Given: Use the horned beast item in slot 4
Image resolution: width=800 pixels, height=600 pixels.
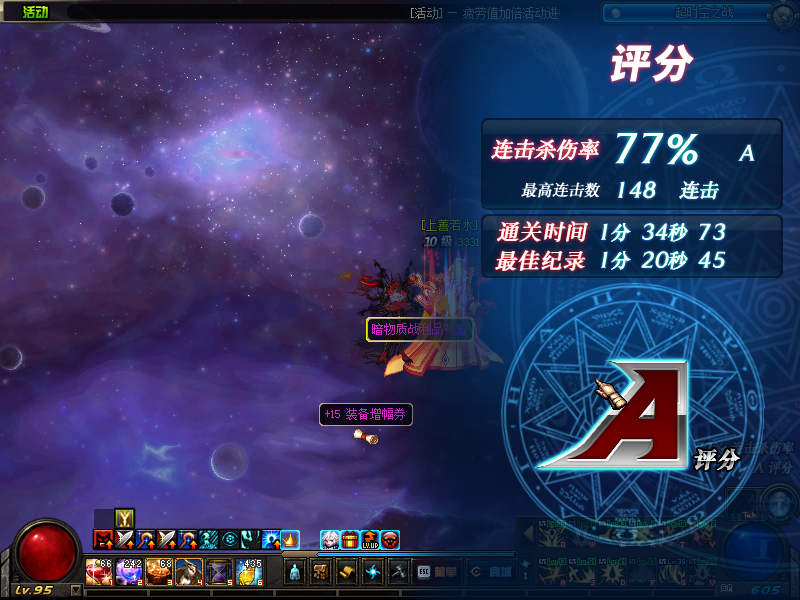Looking at the screenshot, I should [189, 573].
